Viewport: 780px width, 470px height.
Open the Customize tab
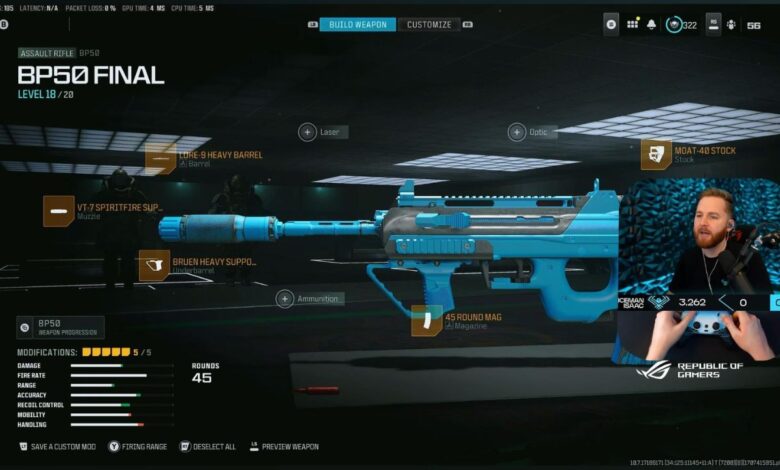tap(429, 24)
